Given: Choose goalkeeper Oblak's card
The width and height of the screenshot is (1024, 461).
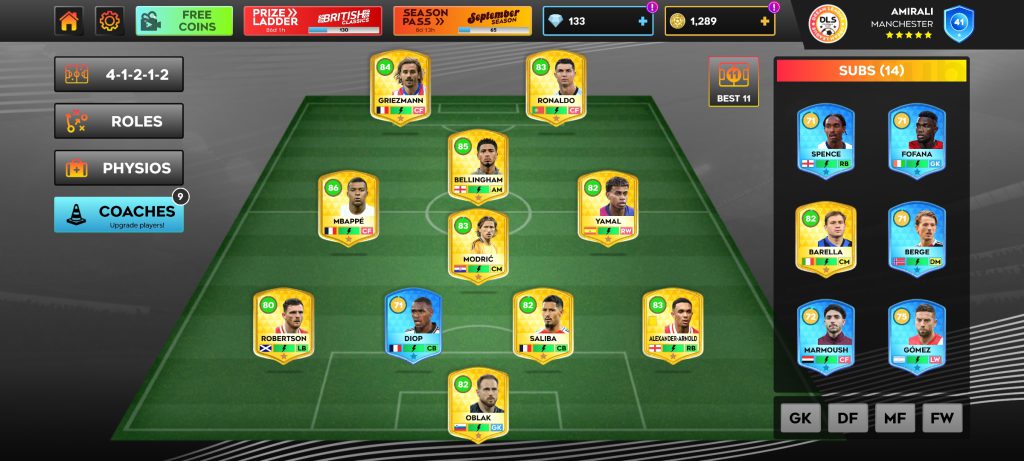Looking at the screenshot, I should (477, 405).
